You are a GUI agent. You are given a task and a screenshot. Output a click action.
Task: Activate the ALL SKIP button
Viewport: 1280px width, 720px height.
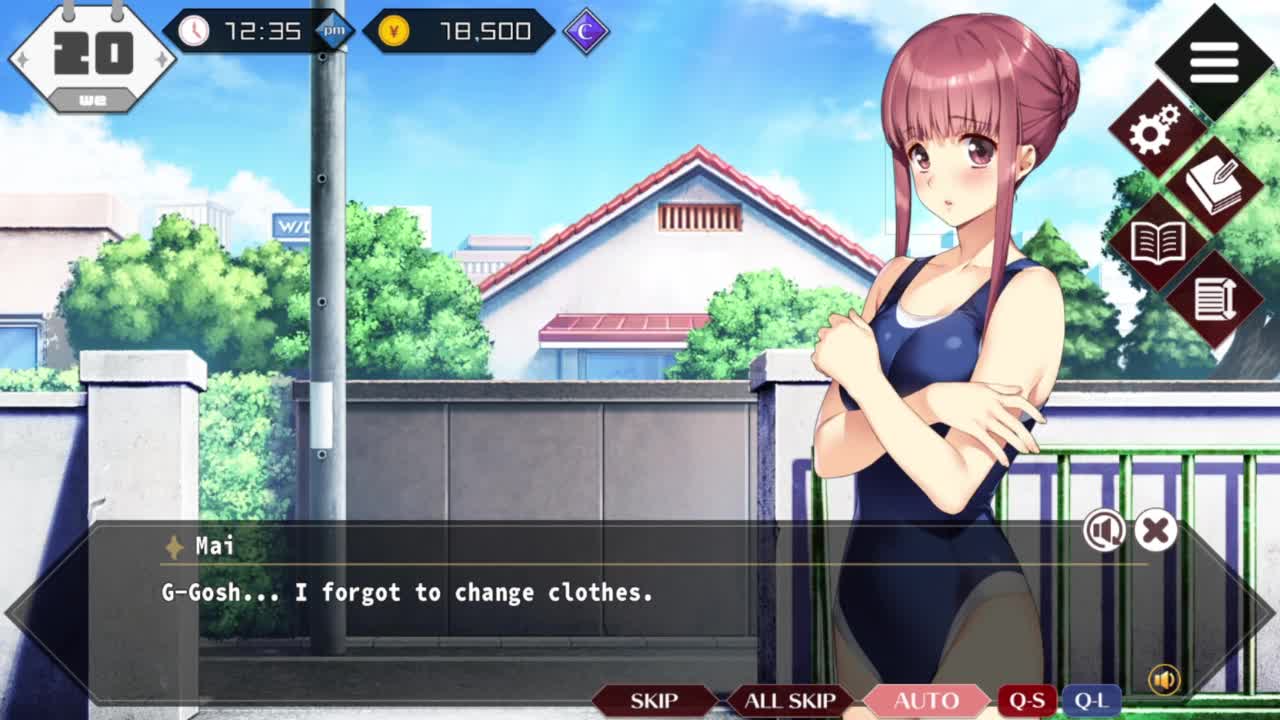point(790,700)
